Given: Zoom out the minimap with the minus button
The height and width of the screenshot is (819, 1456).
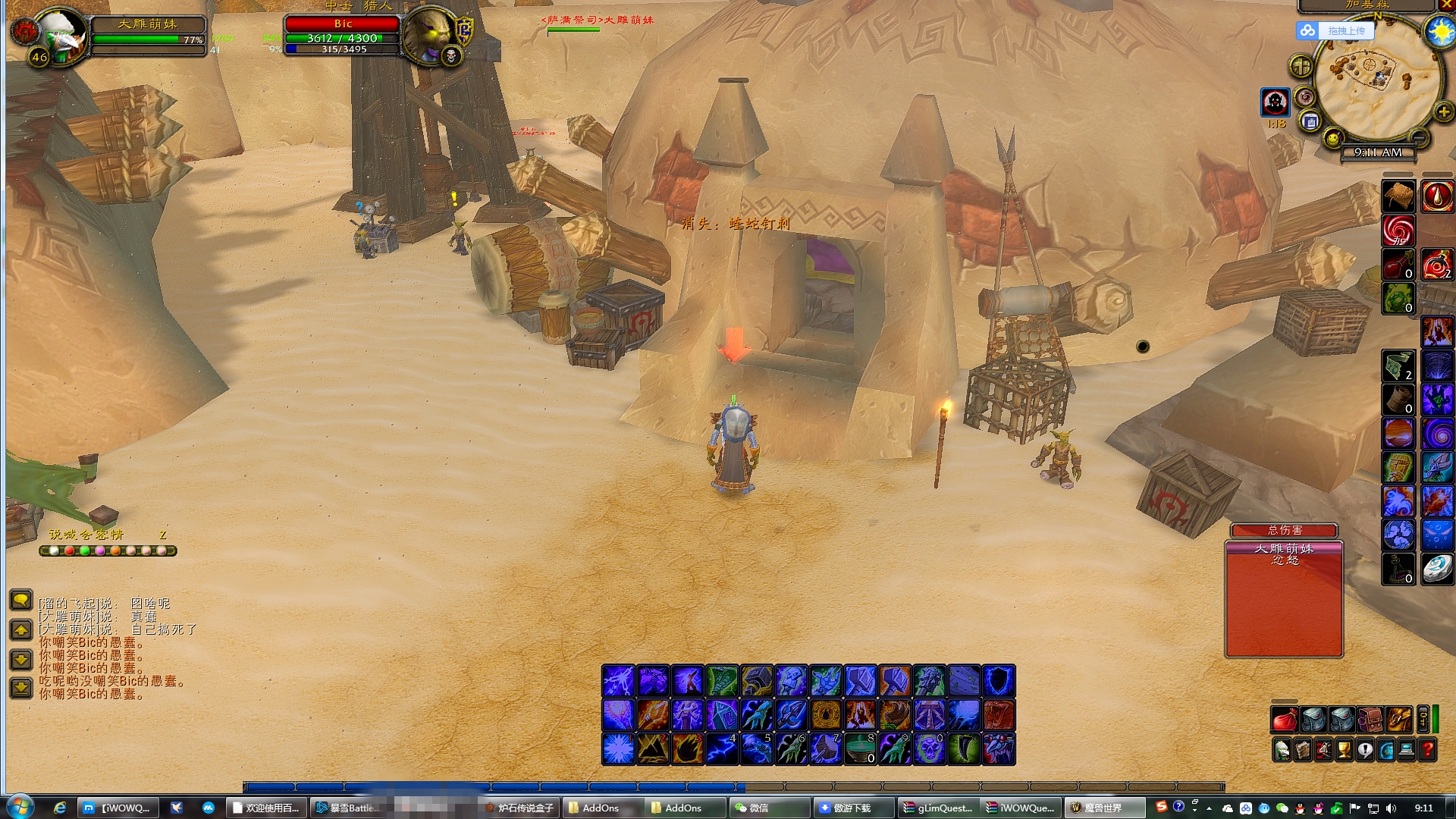Looking at the screenshot, I should click(1420, 137).
